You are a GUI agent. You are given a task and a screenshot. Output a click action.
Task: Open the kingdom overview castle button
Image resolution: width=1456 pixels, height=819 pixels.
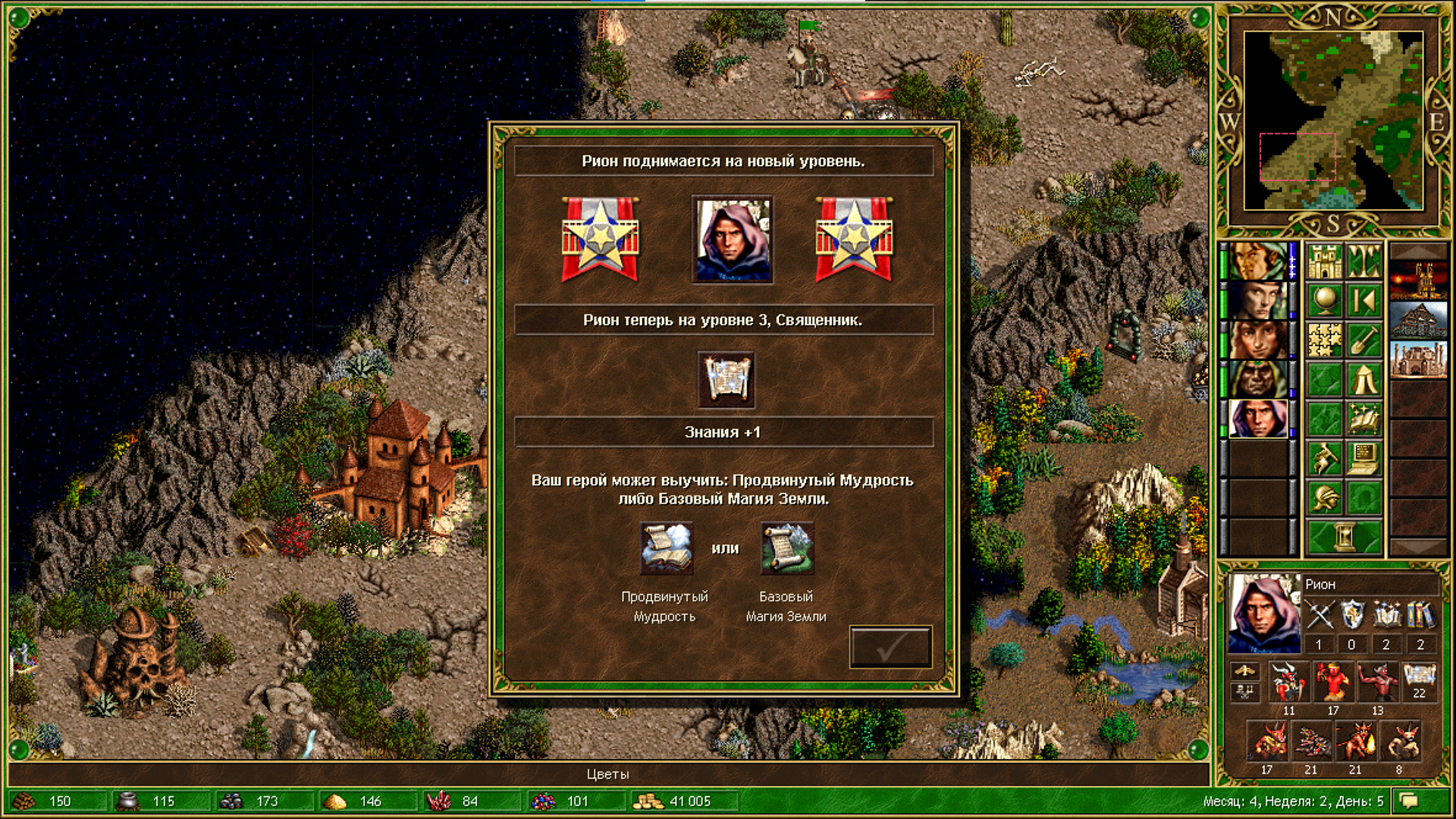point(1324,261)
